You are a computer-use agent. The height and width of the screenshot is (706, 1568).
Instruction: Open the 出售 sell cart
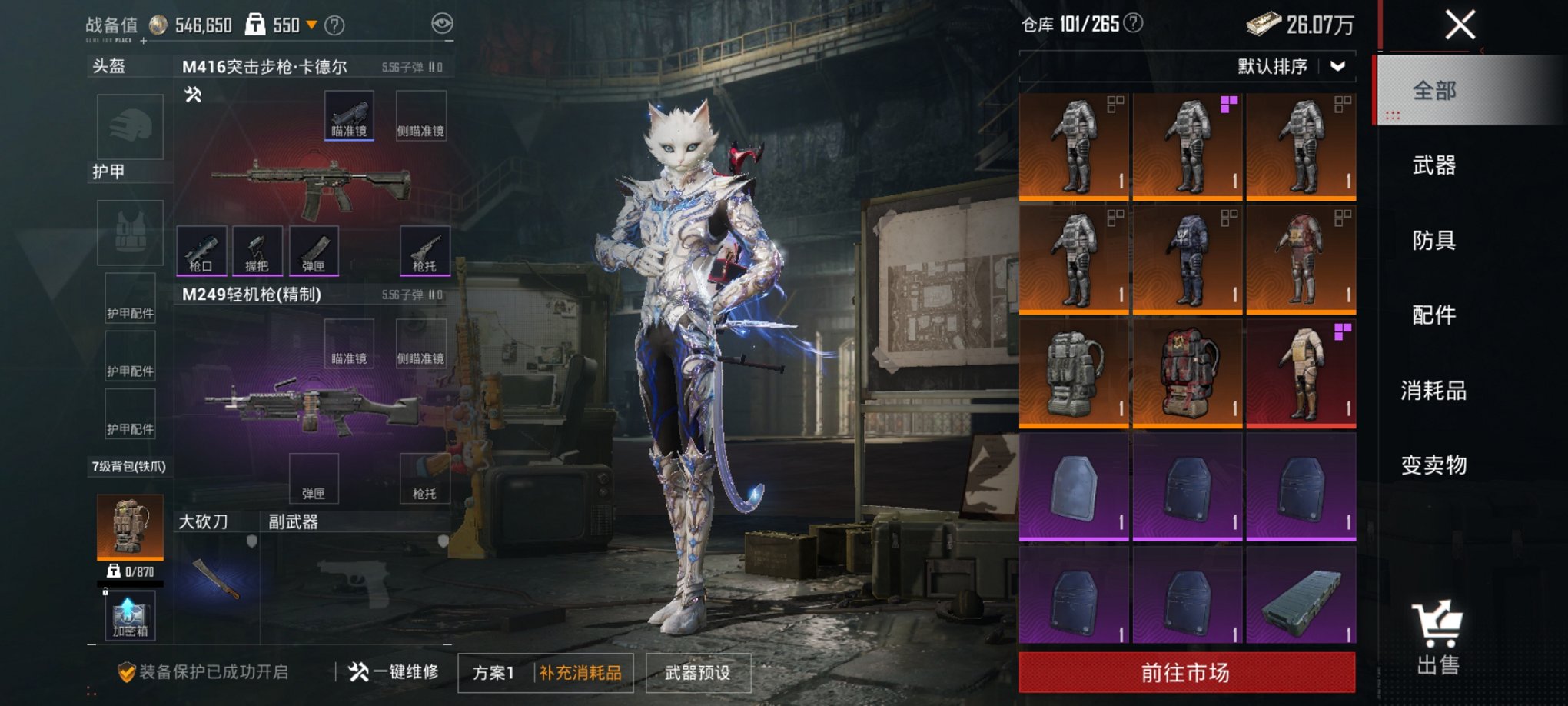[x=1437, y=638]
